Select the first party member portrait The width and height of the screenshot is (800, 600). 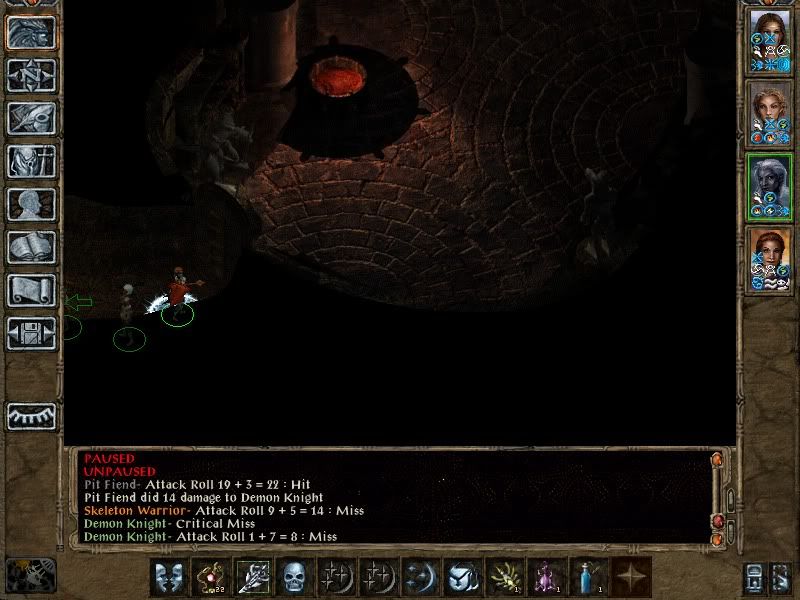click(x=769, y=41)
